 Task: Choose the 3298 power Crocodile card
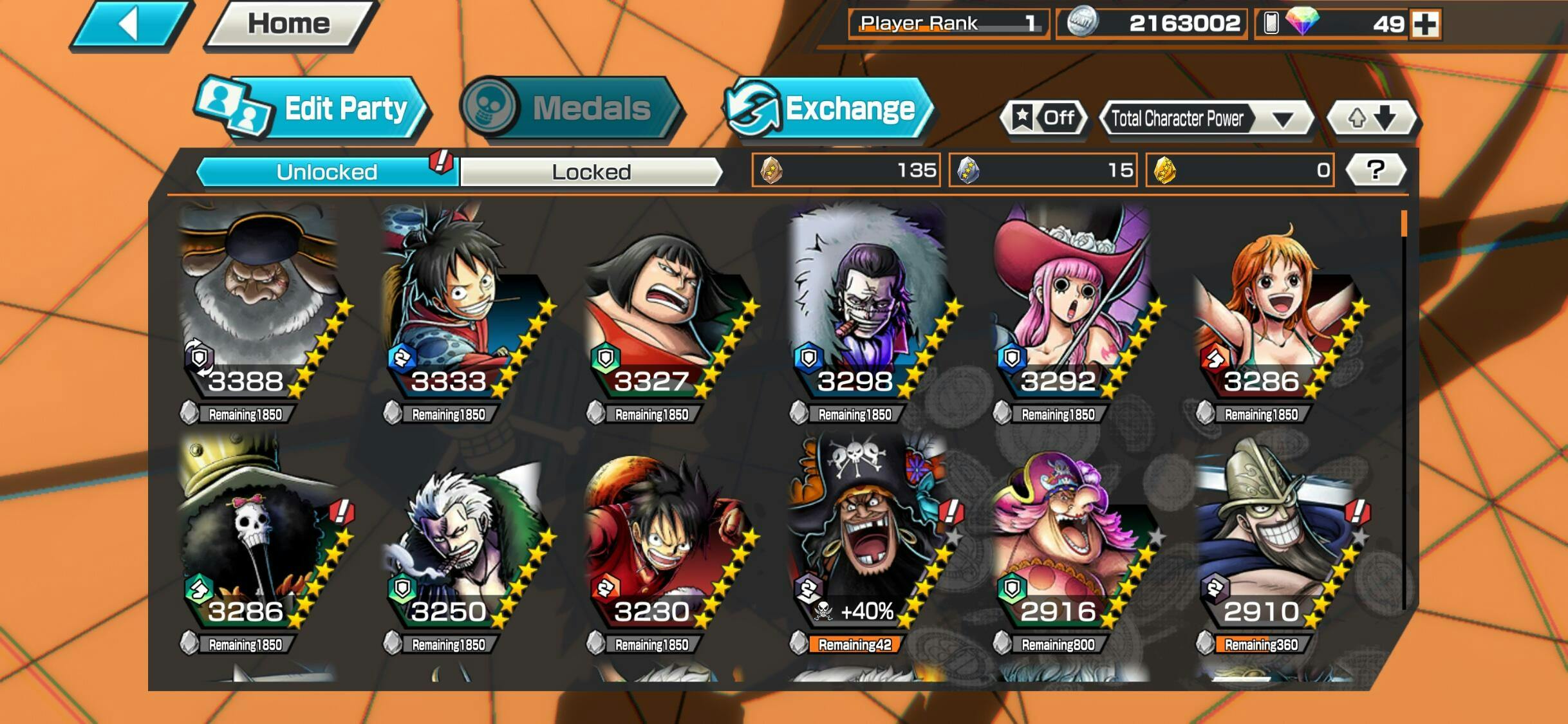[x=866, y=302]
